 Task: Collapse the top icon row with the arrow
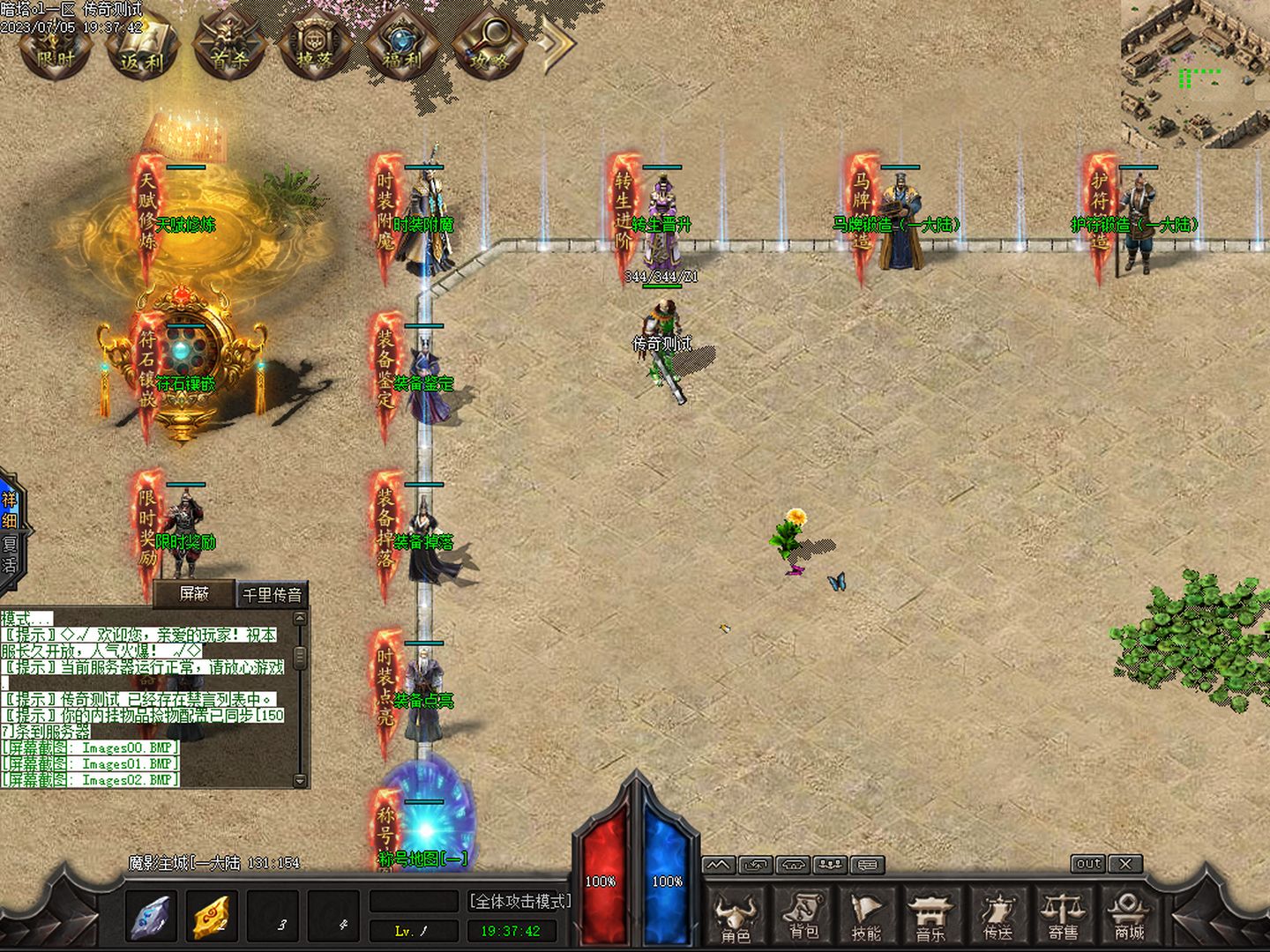(556, 44)
